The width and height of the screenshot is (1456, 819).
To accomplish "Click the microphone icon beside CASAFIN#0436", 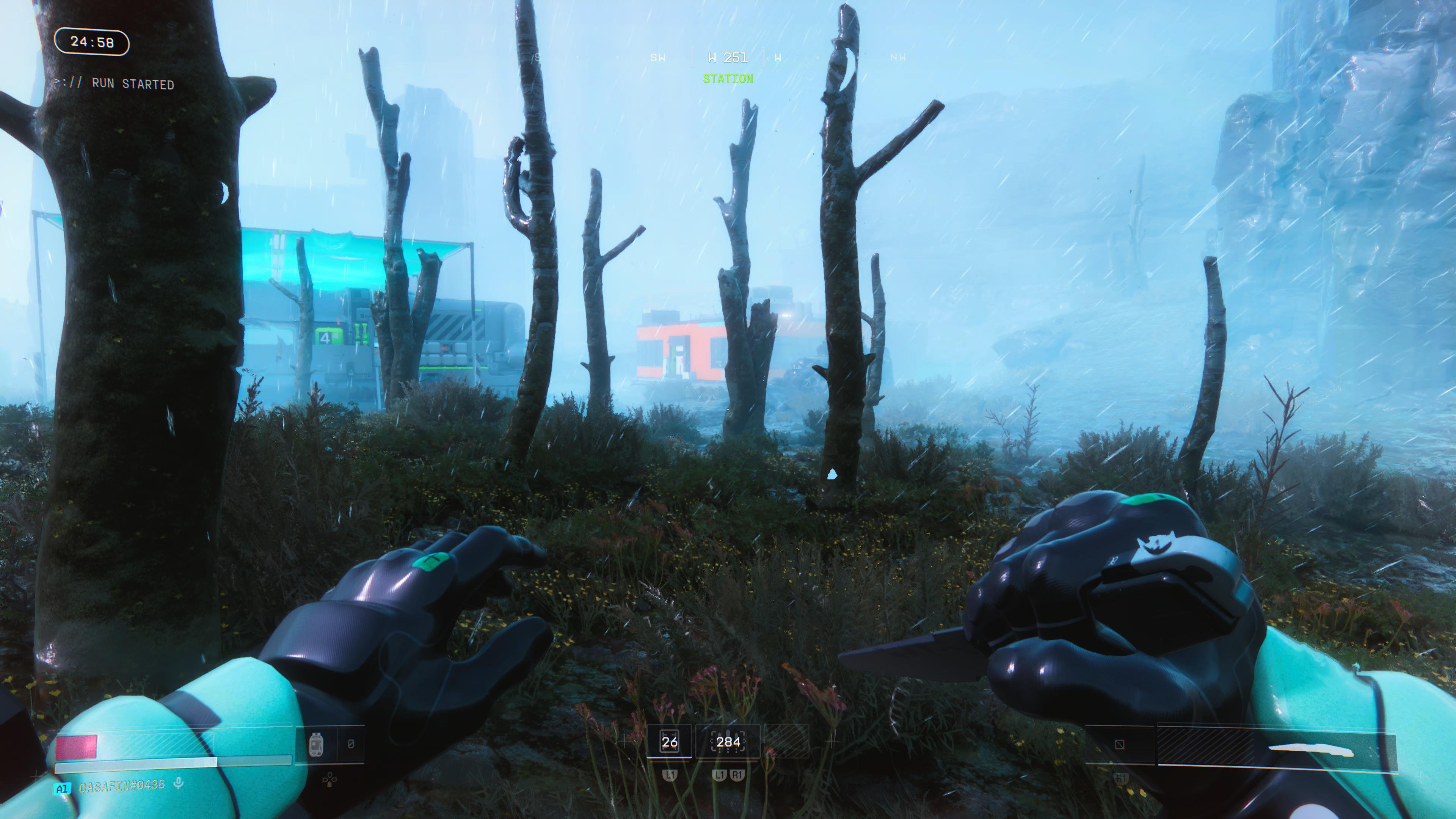I will click(179, 784).
